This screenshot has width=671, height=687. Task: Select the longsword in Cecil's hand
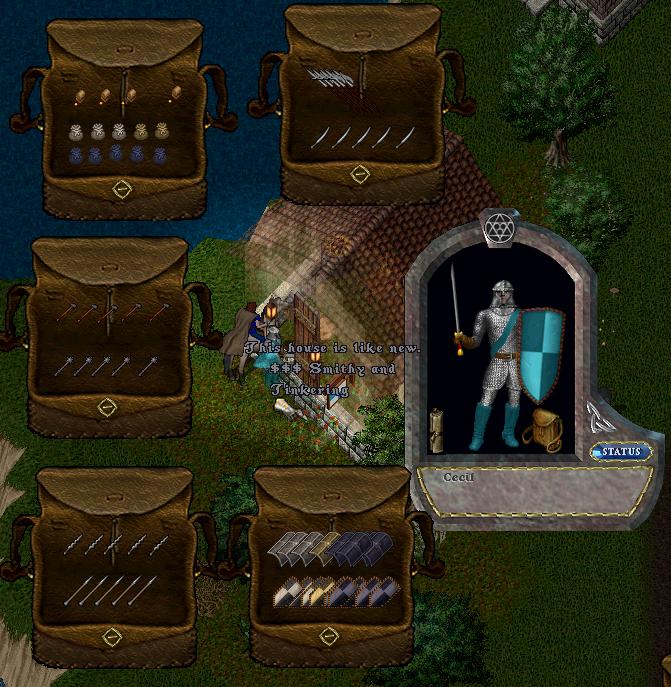(x=456, y=300)
